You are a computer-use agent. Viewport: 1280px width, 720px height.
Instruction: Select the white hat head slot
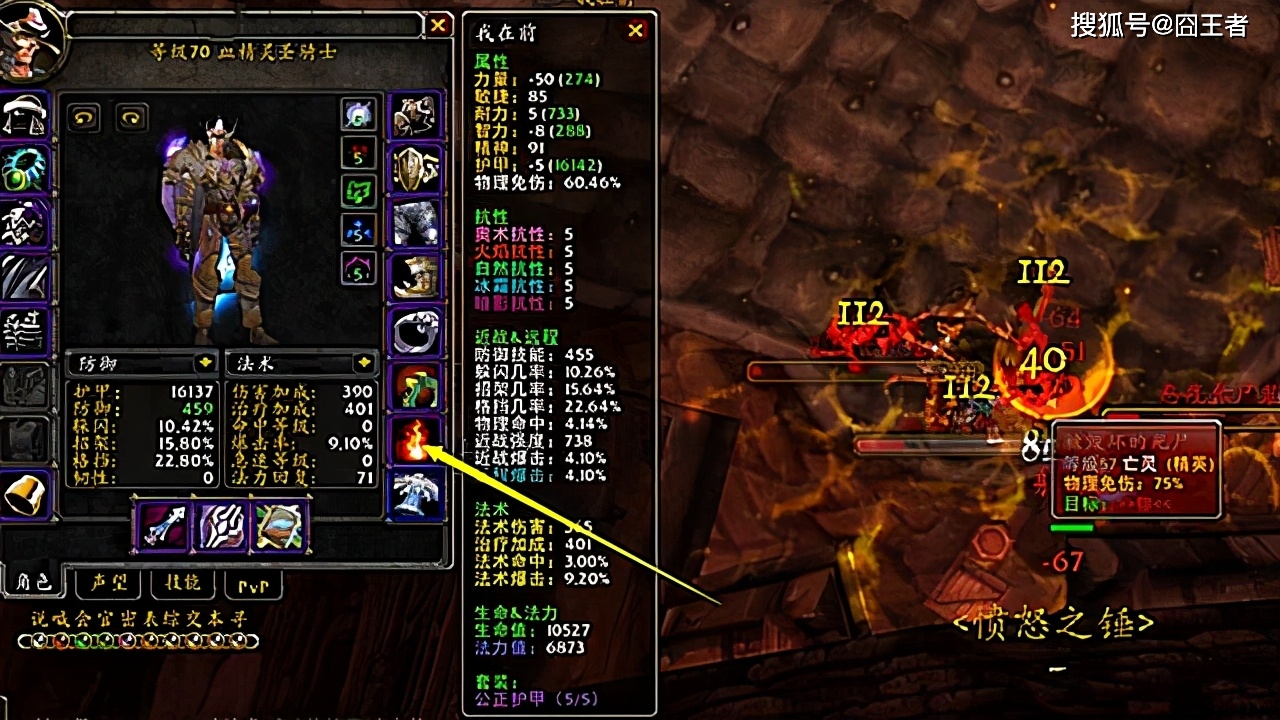[x=25, y=116]
